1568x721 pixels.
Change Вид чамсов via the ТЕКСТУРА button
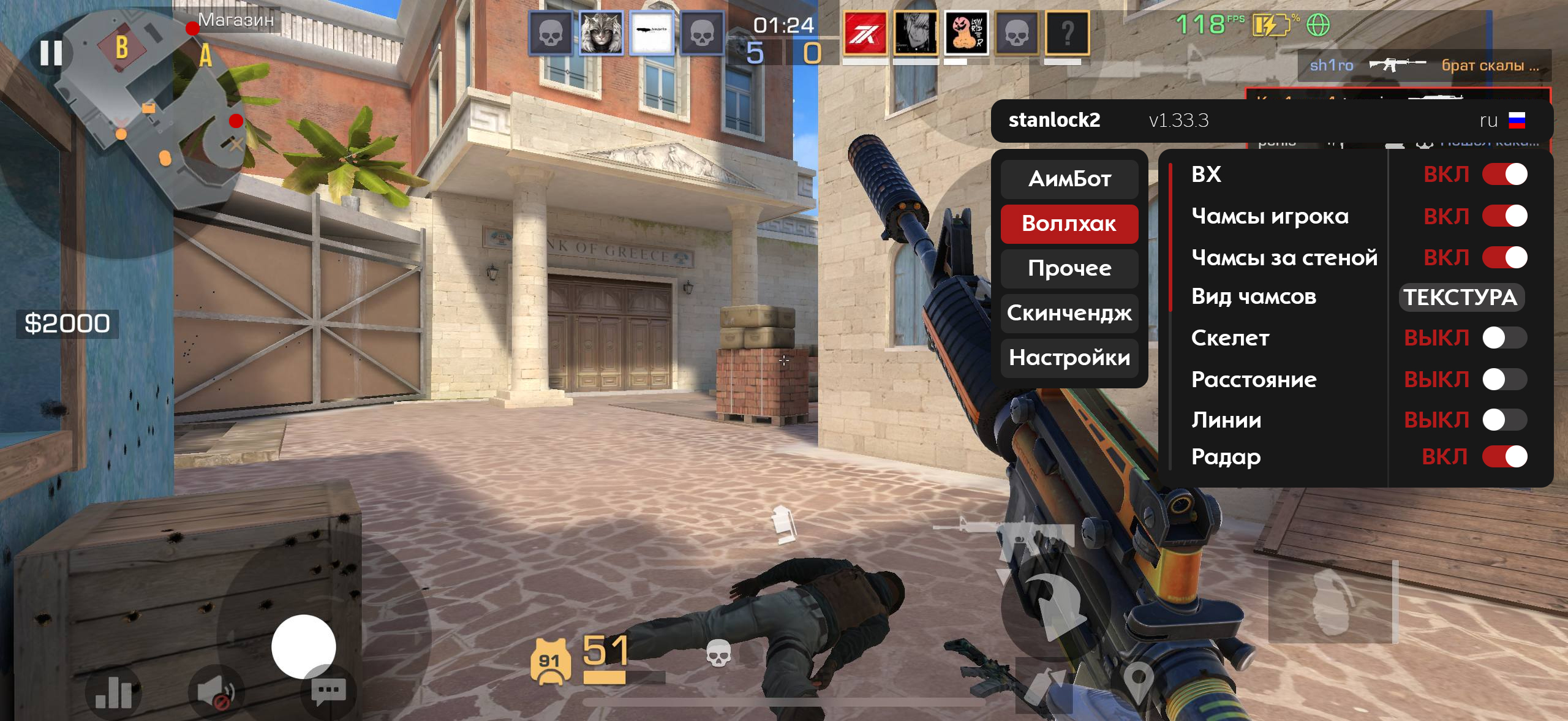1461,298
